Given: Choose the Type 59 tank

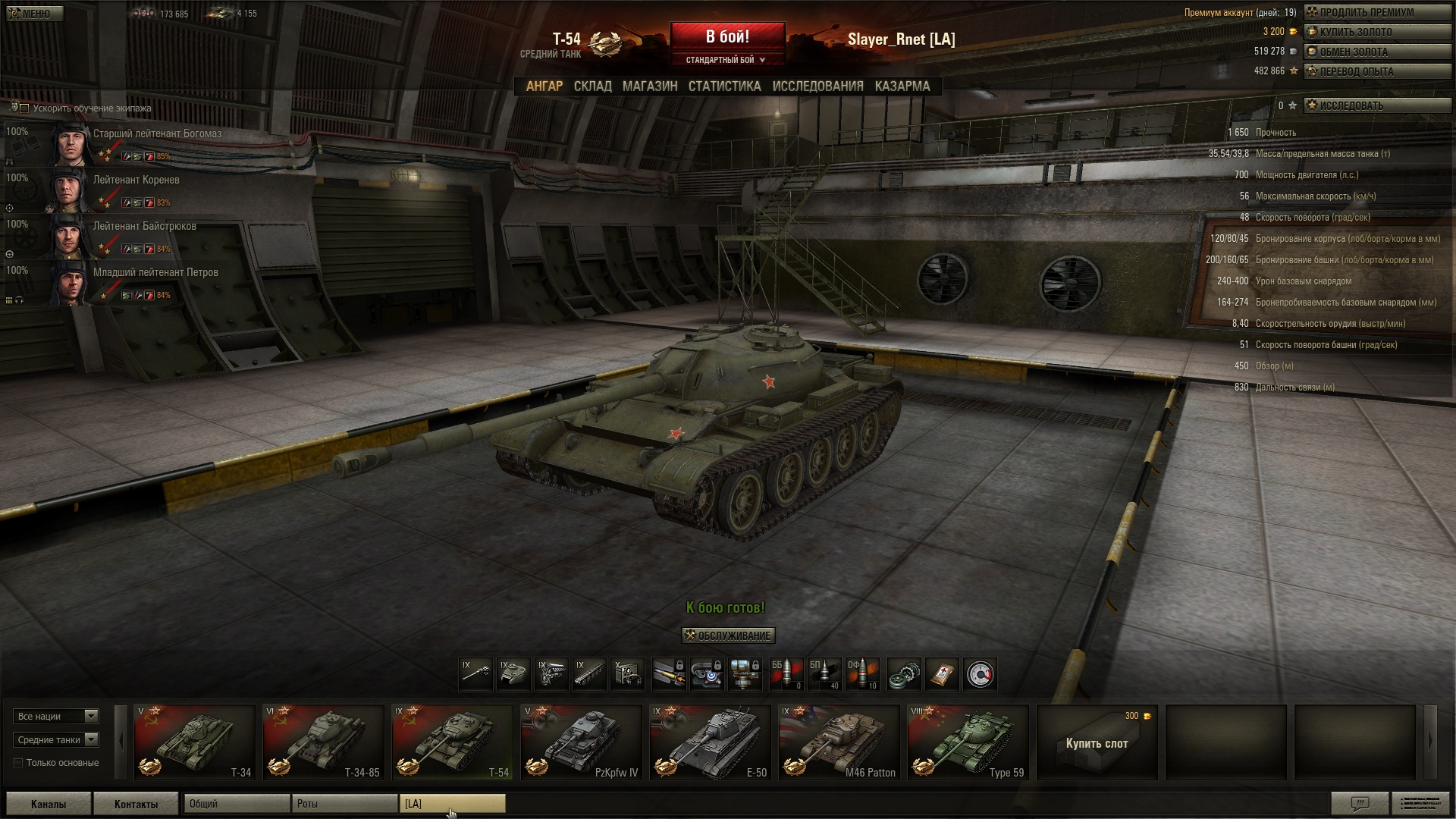Looking at the screenshot, I should pos(968,742).
